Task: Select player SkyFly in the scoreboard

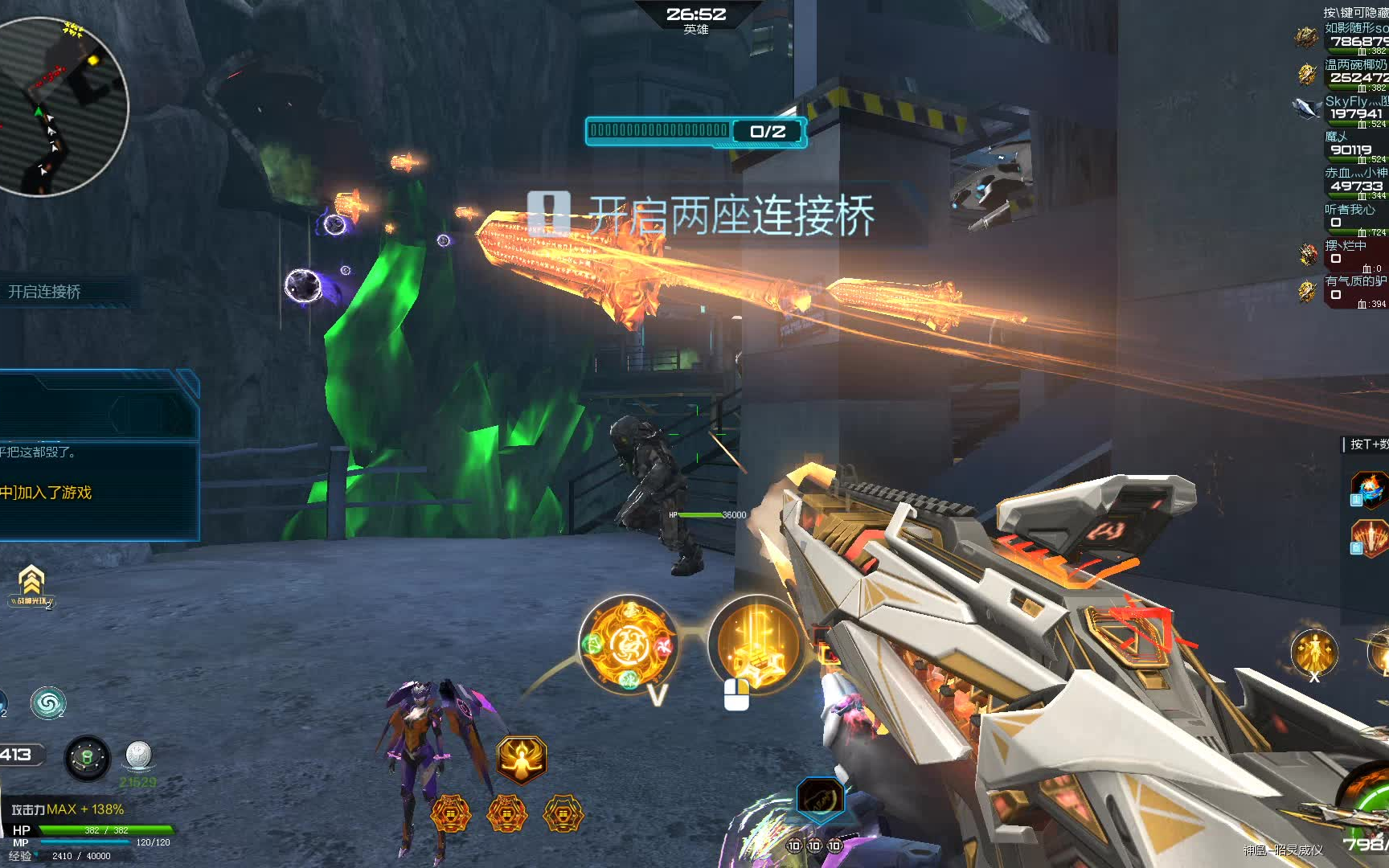Action: click(x=1354, y=108)
